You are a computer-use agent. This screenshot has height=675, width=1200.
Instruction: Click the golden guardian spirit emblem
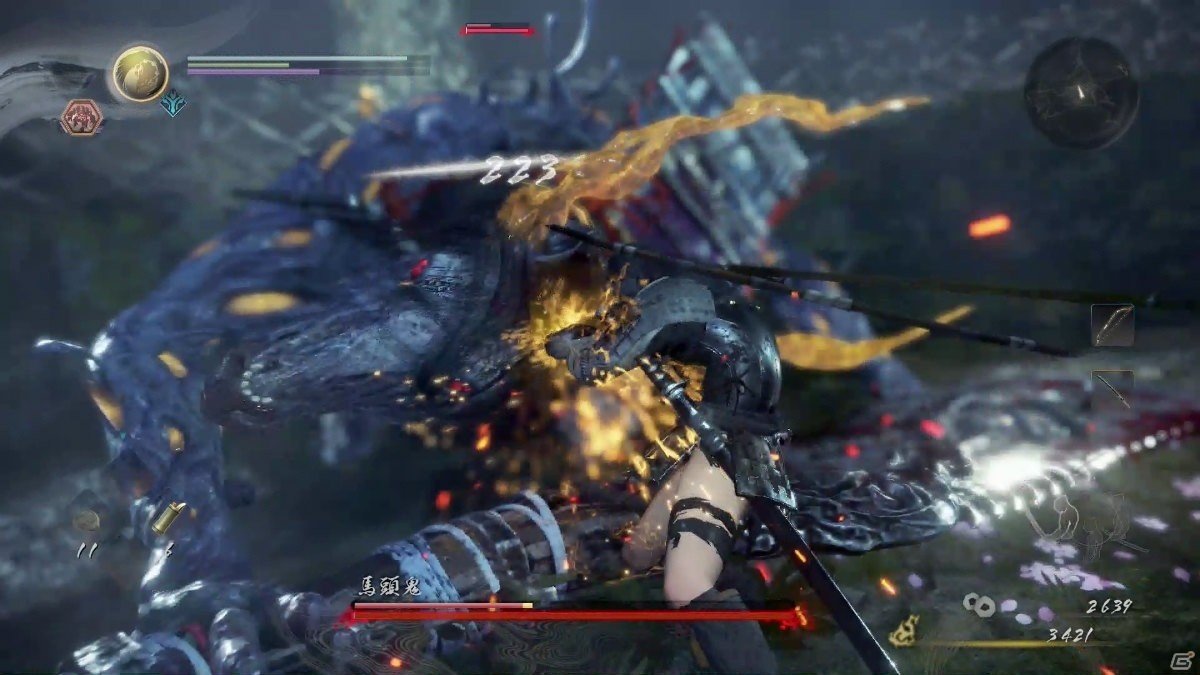140,73
